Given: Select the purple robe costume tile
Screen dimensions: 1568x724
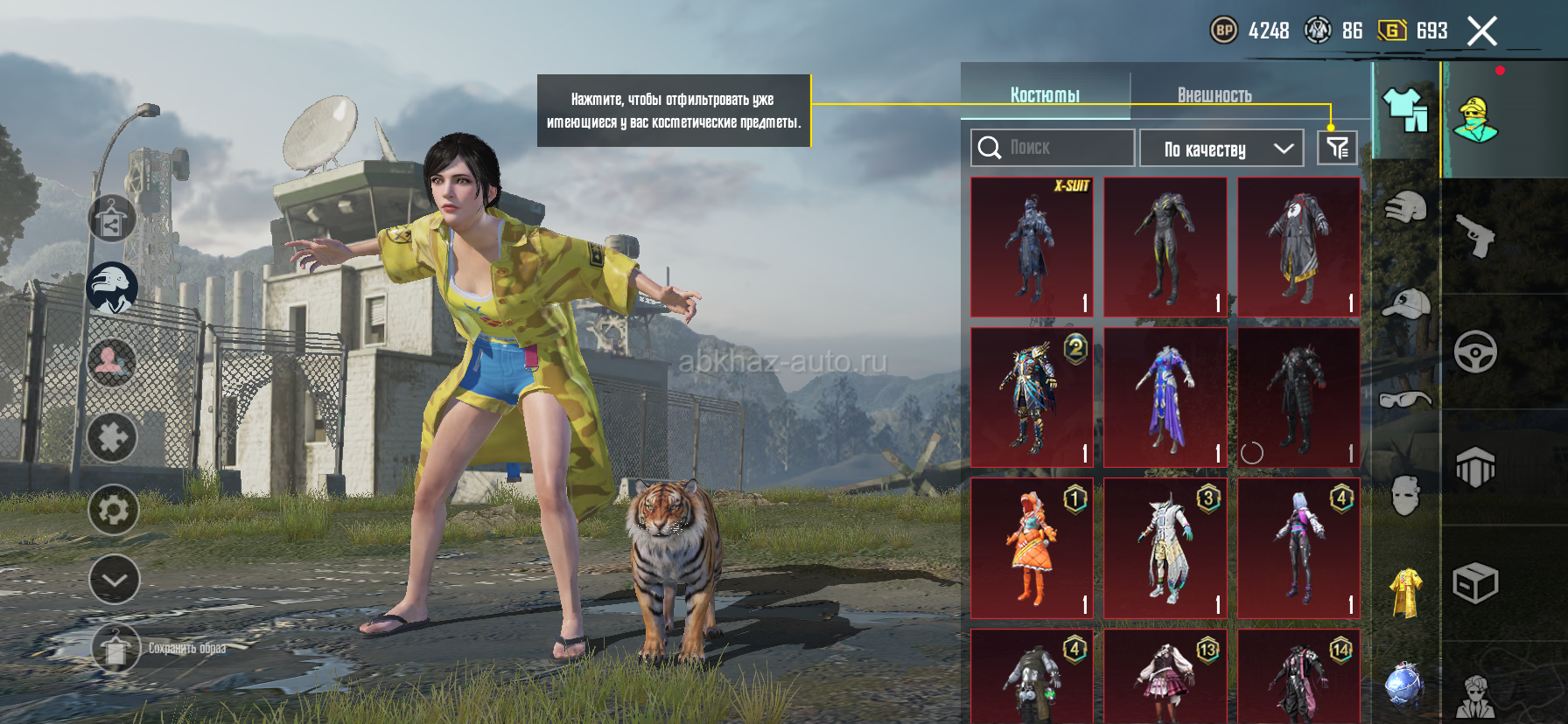Looking at the screenshot, I should click(x=1165, y=398).
